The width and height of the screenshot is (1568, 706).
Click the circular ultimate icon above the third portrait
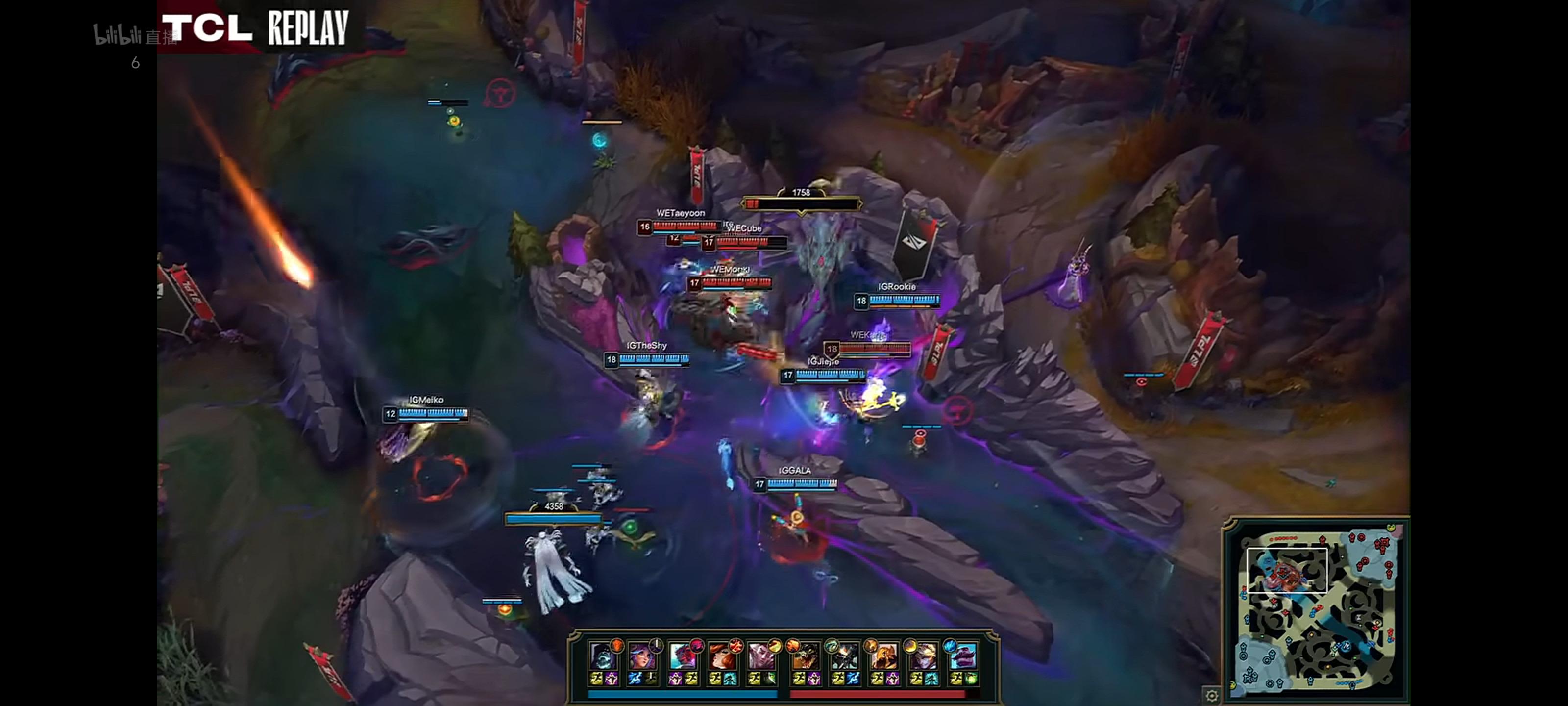pos(698,646)
